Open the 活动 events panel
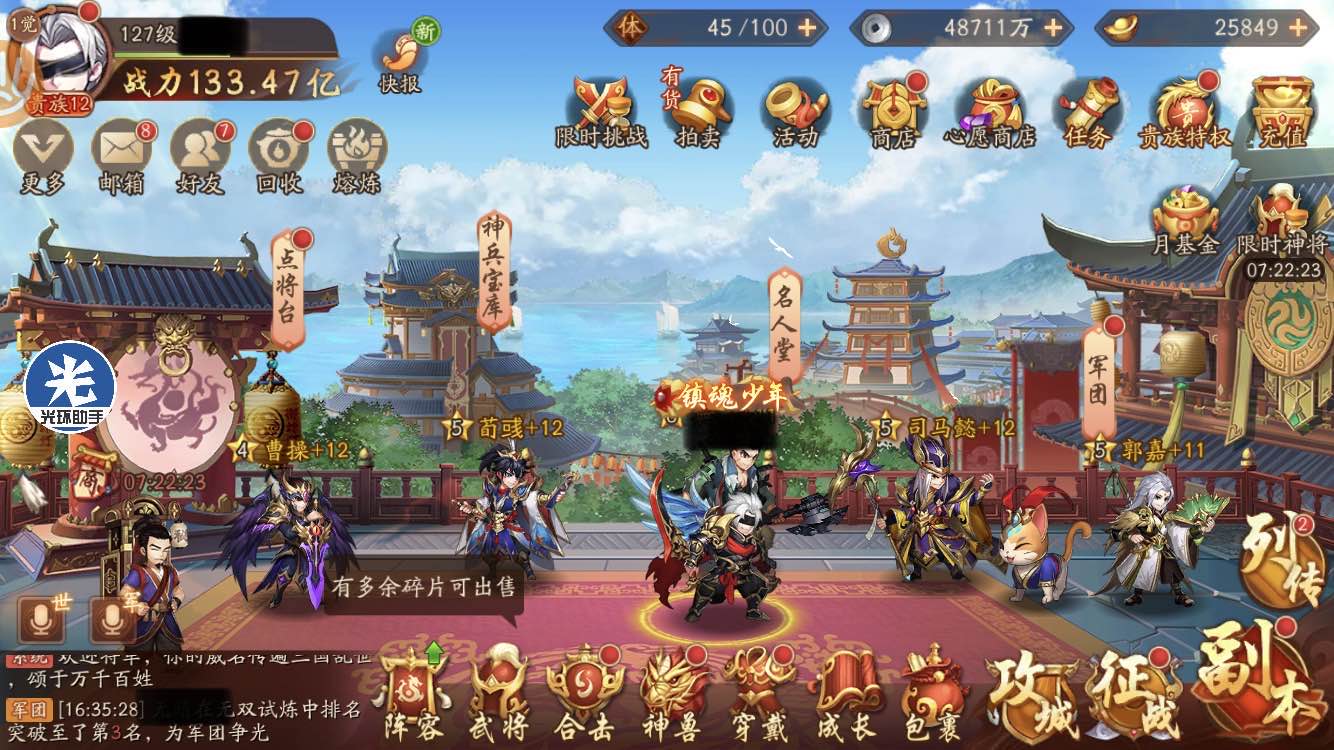The width and height of the screenshot is (1334, 750). [797, 110]
